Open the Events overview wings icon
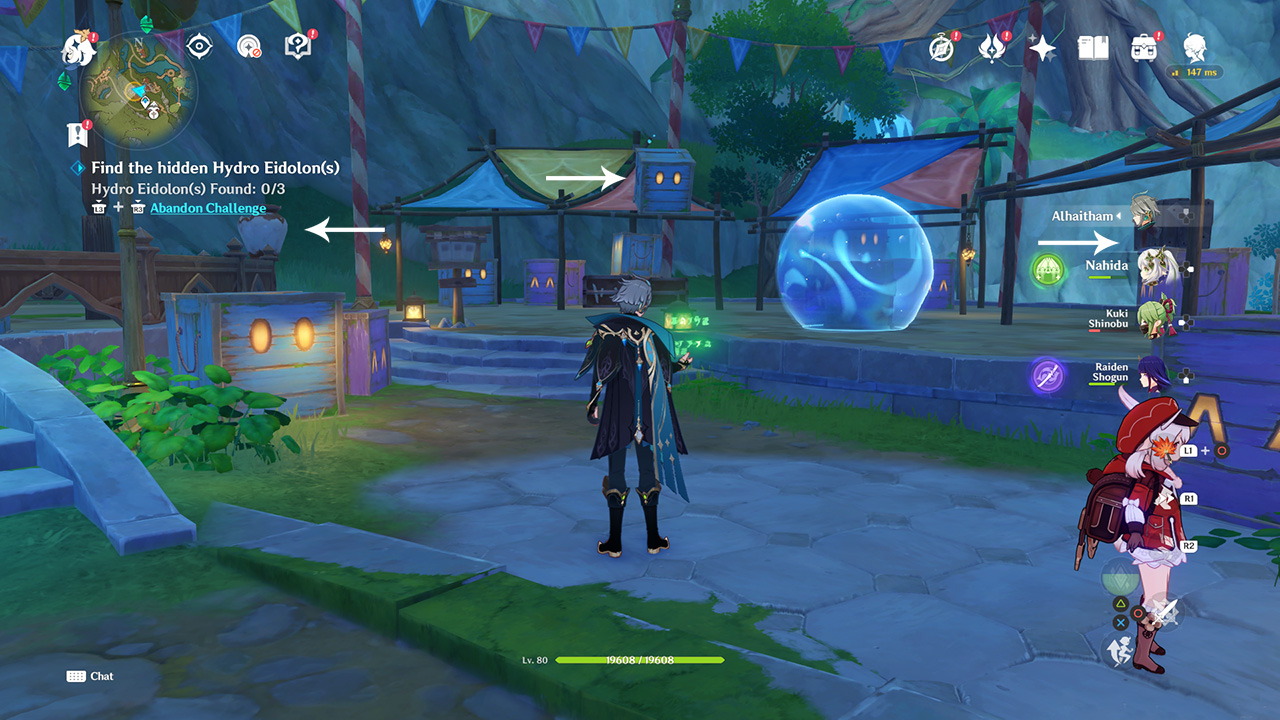 pos(991,48)
